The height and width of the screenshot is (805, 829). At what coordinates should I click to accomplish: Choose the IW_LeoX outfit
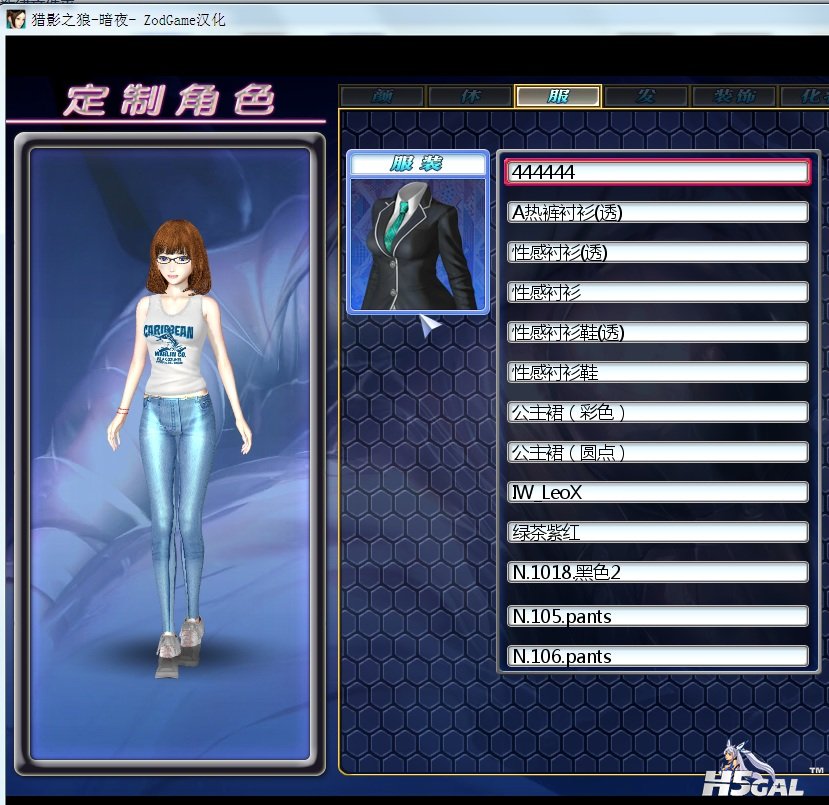[x=657, y=492]
